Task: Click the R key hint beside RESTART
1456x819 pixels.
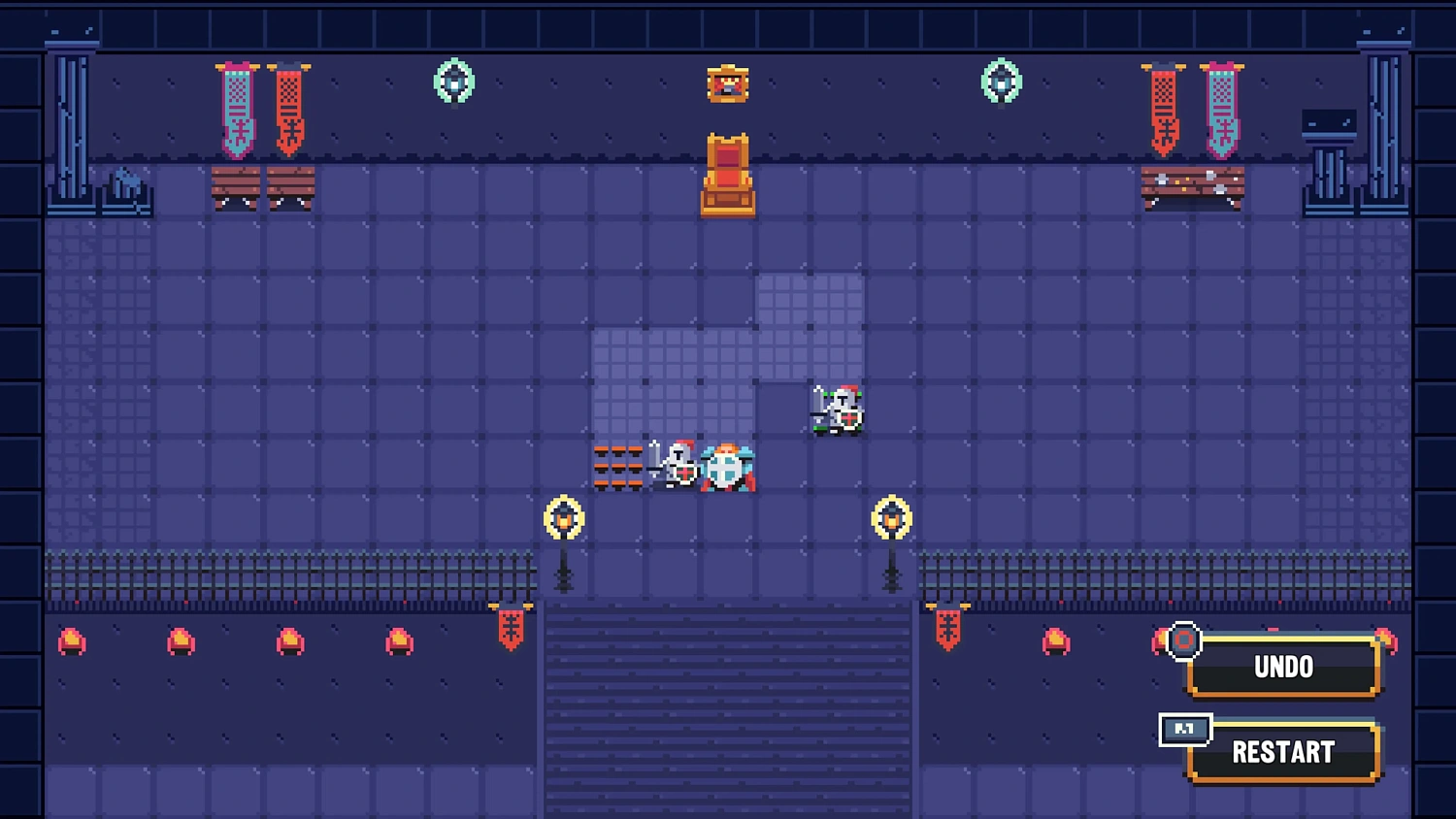Action: tap(1184, 731)
